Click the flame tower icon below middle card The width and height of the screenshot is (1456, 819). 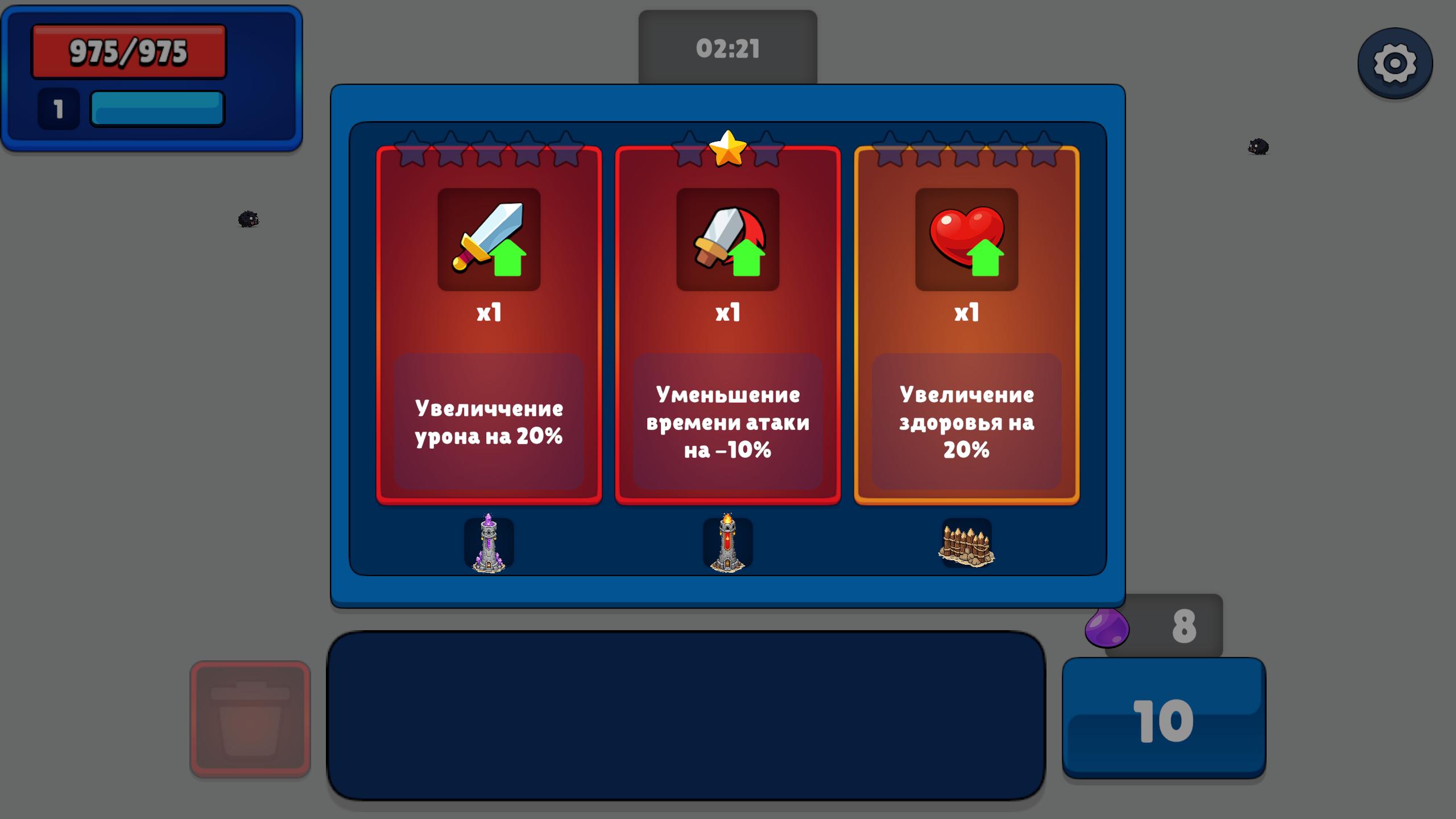click(x=729, y=546)
